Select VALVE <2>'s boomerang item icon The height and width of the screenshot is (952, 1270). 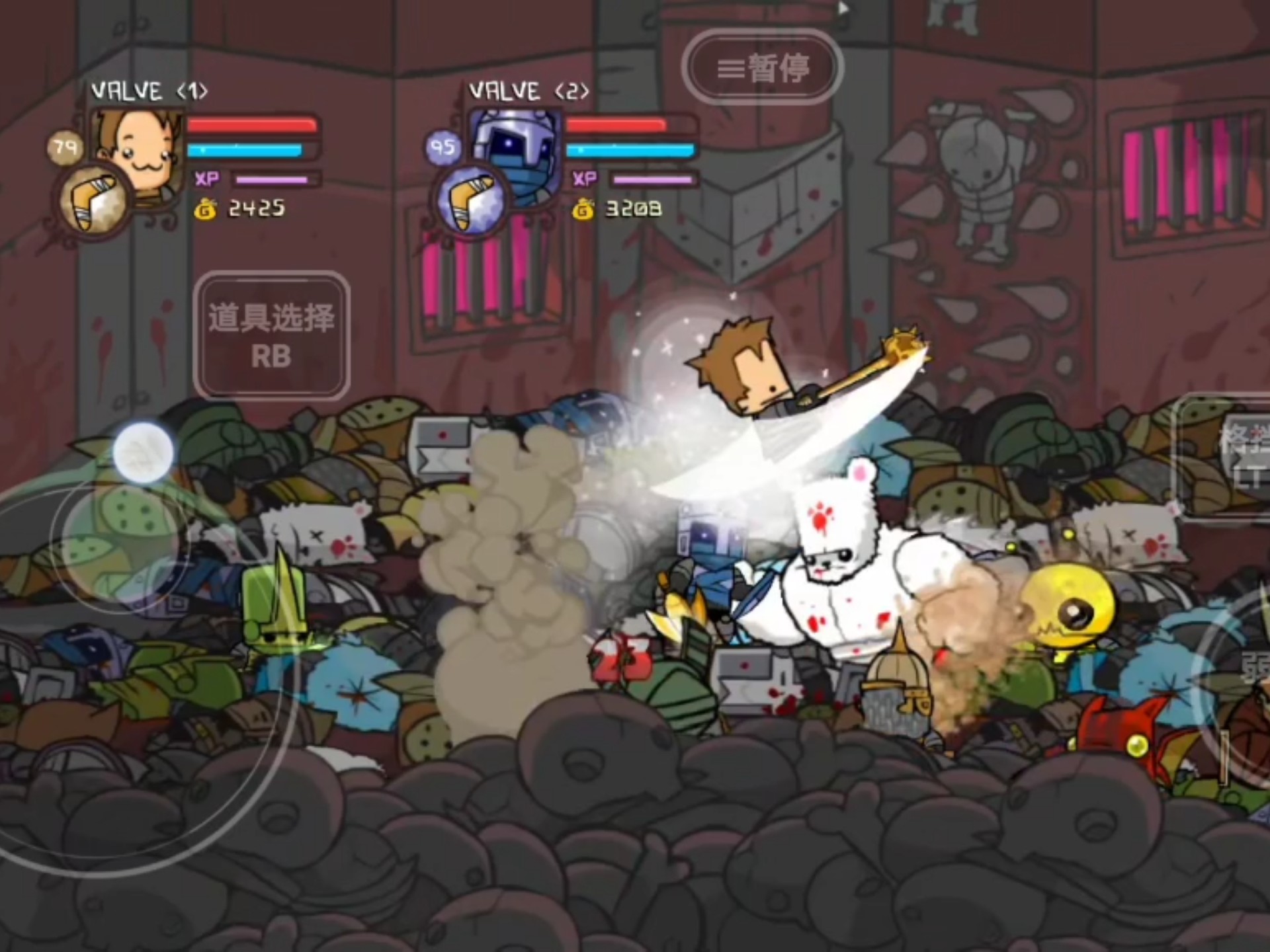click(x=471, y=201)
